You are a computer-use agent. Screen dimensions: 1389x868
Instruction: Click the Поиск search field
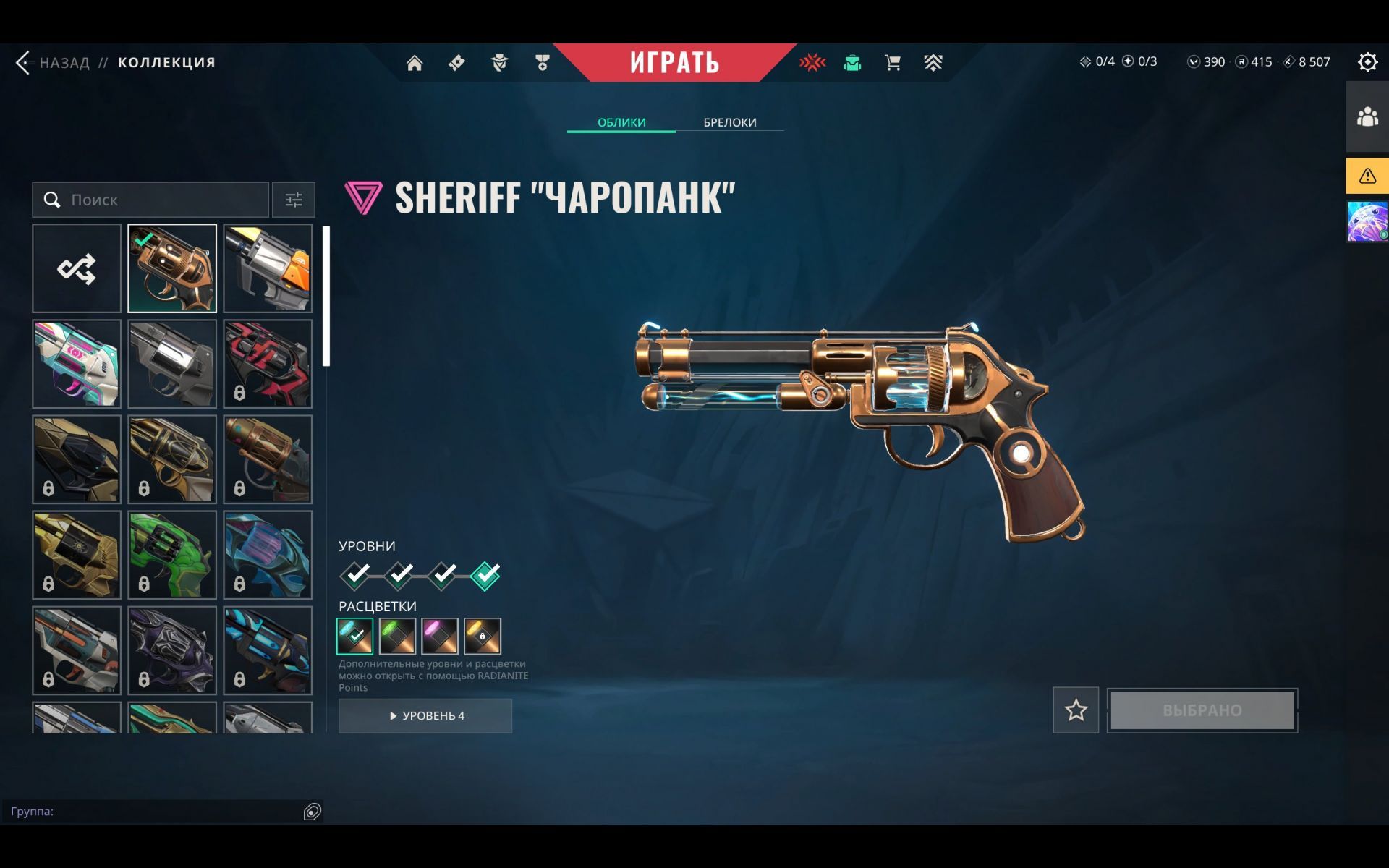[x=159, y=200]
